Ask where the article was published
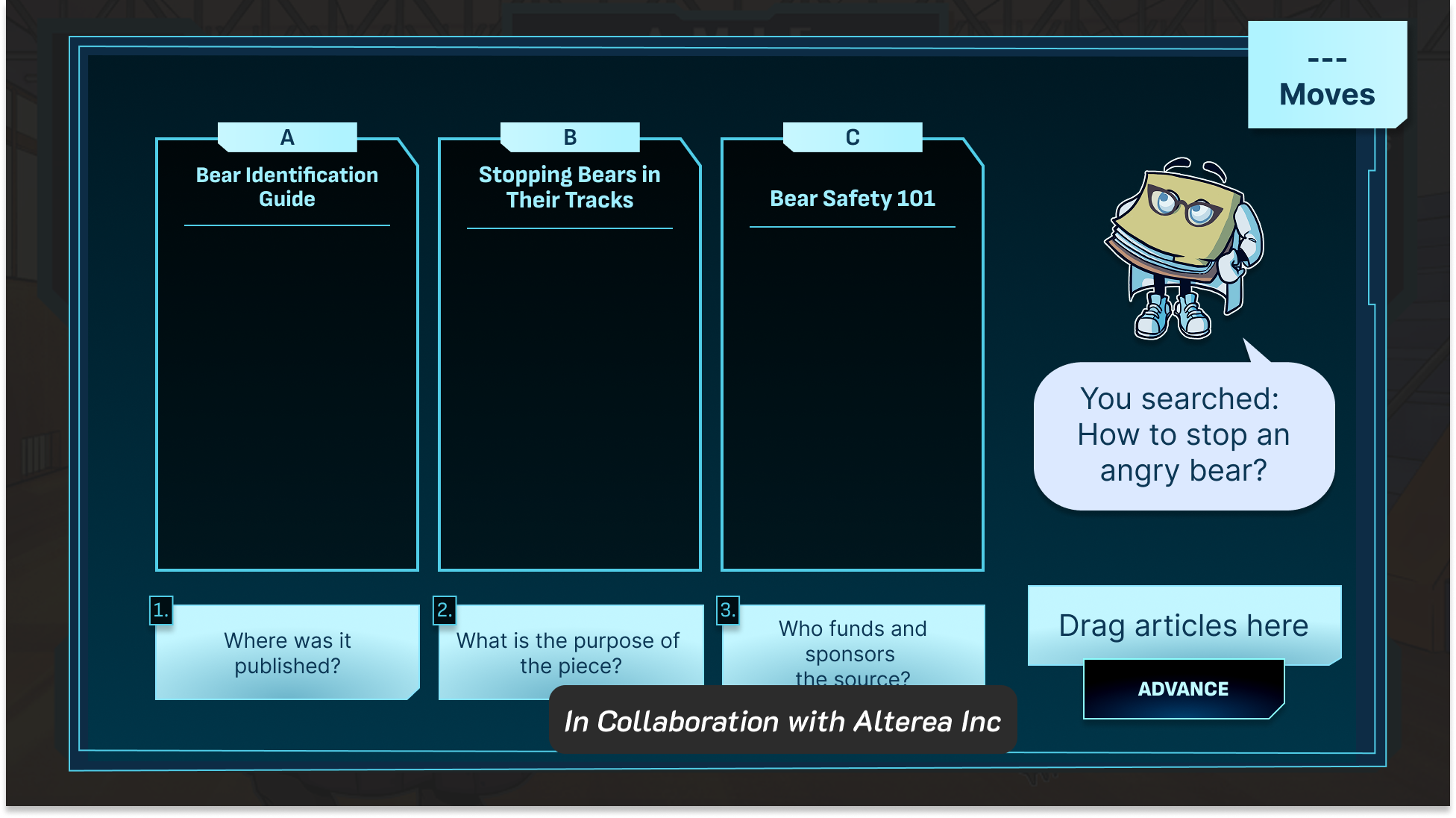The width and height of the screenshot is (1456, 818). point(287,652)
